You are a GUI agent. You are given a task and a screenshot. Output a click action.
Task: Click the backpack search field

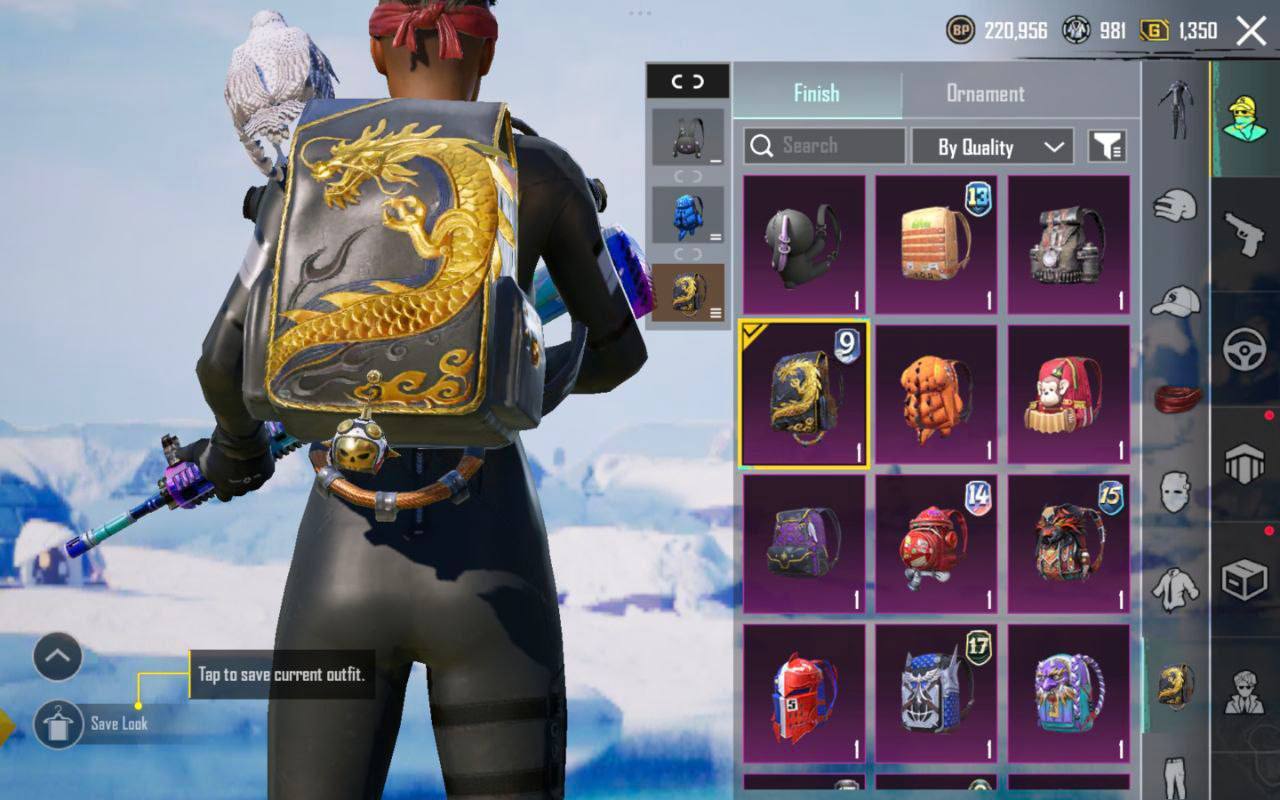(x=824, y=146)
